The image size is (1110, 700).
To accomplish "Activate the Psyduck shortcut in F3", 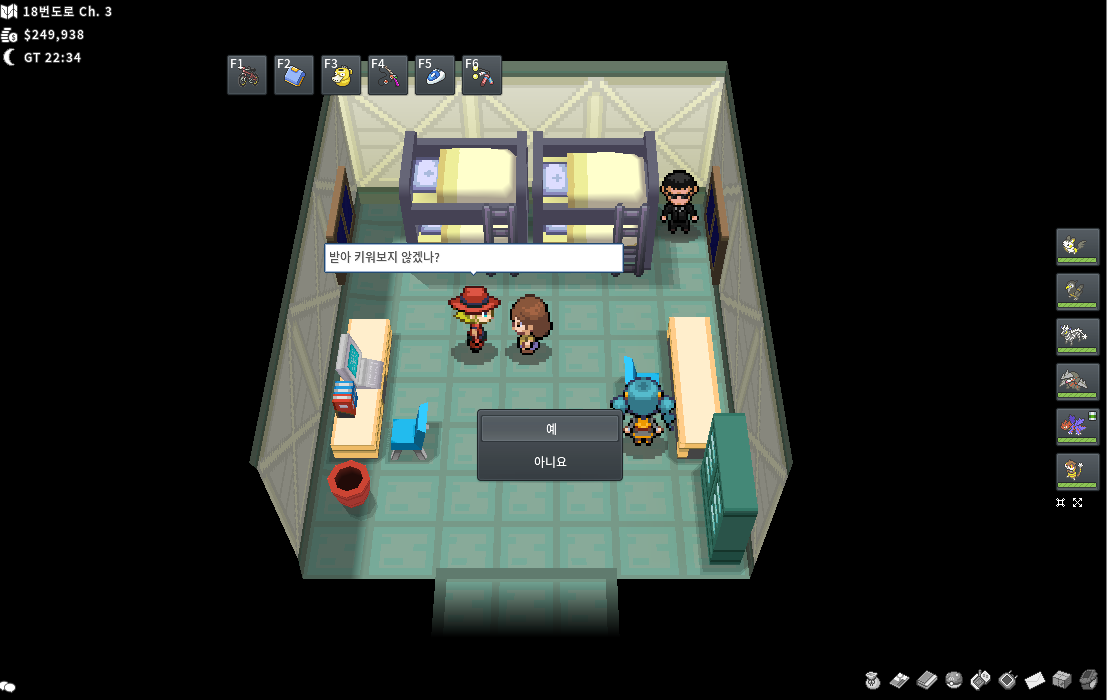I will tap(341, 75).
